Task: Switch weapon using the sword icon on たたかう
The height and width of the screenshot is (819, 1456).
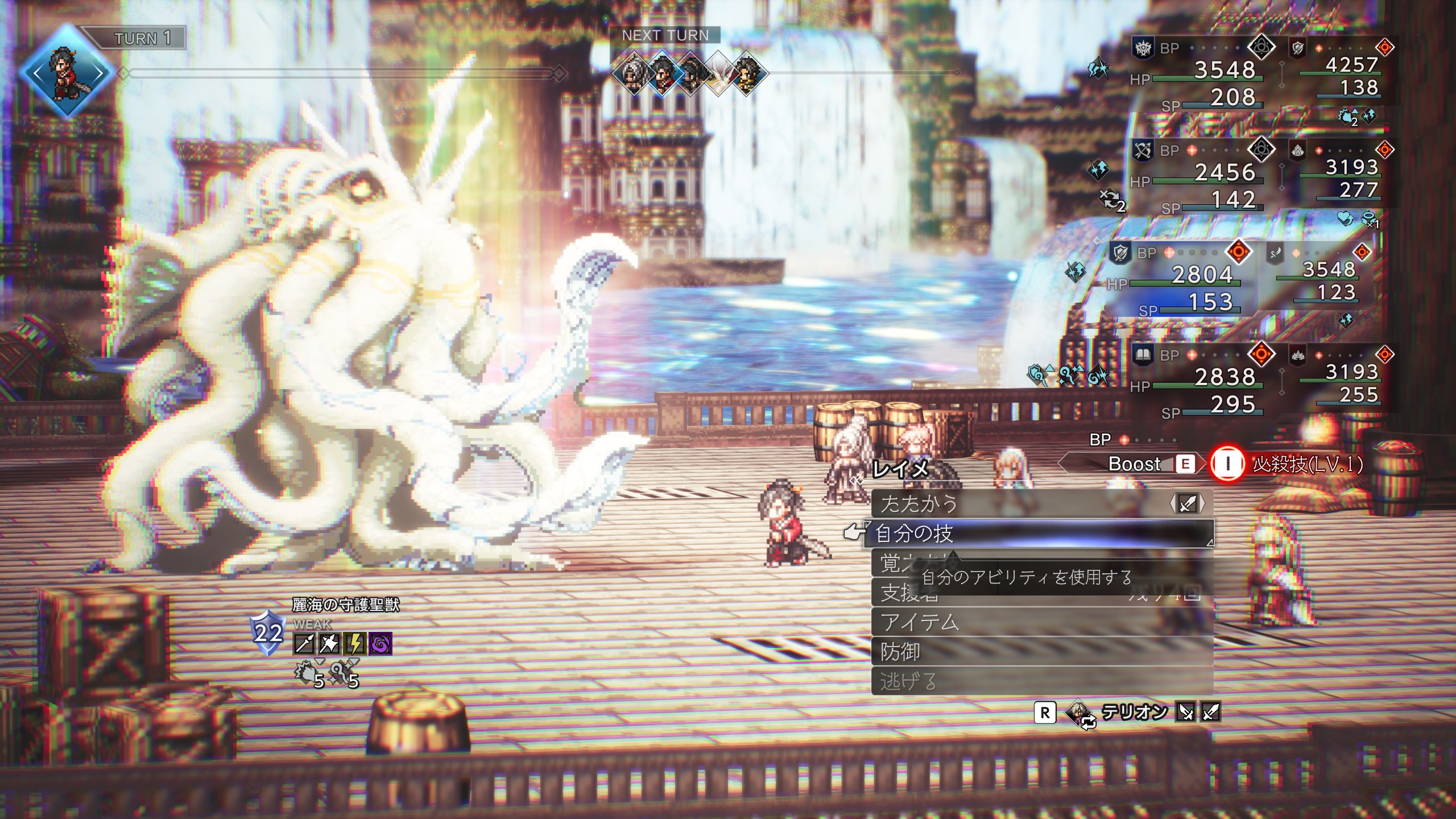Action: pos(1188,503)
